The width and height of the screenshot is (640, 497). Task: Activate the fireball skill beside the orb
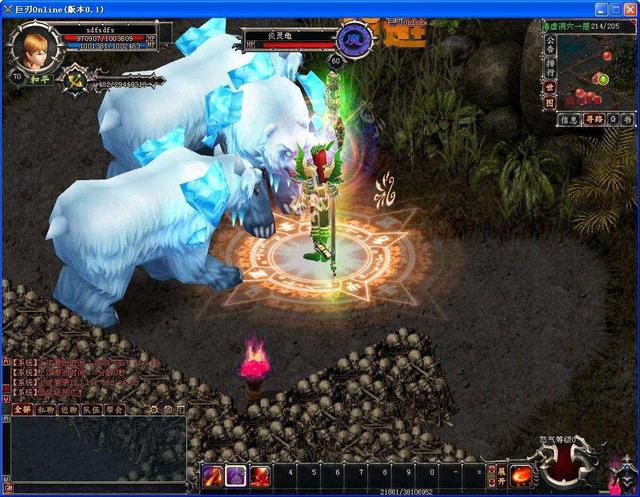(x=521, y=474)
